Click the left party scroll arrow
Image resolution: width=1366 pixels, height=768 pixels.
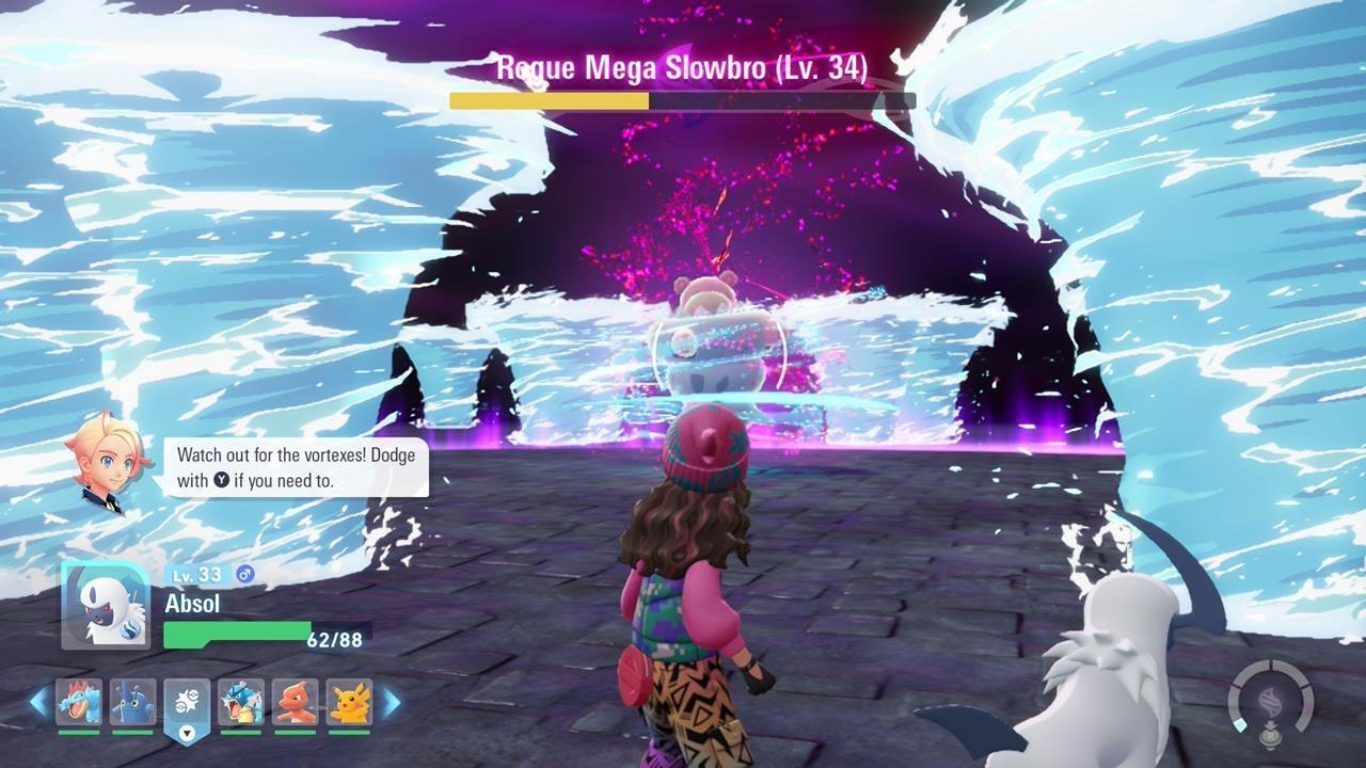point(39,702)
